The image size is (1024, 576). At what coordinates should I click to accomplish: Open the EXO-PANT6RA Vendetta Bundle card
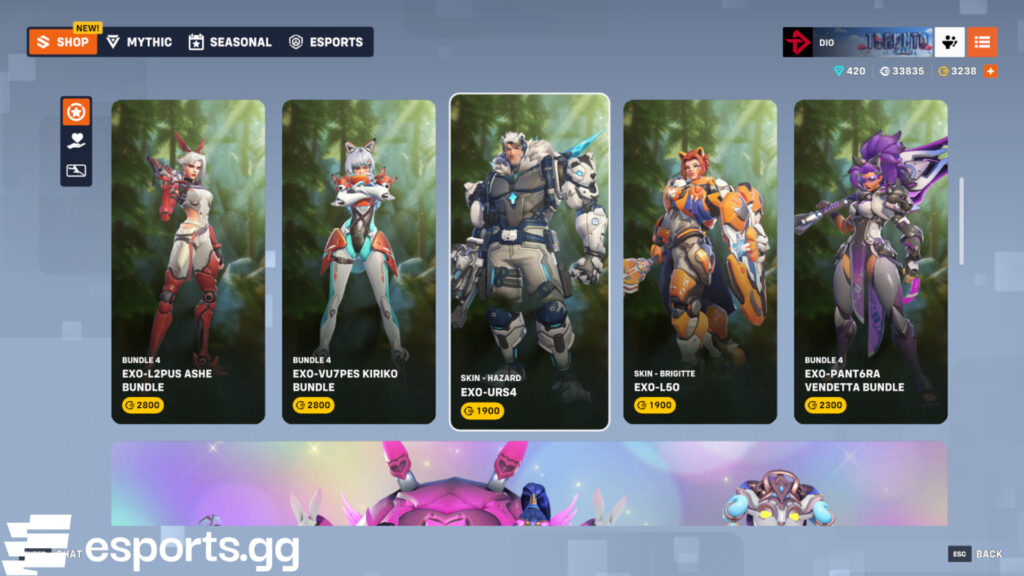[871, 262]
